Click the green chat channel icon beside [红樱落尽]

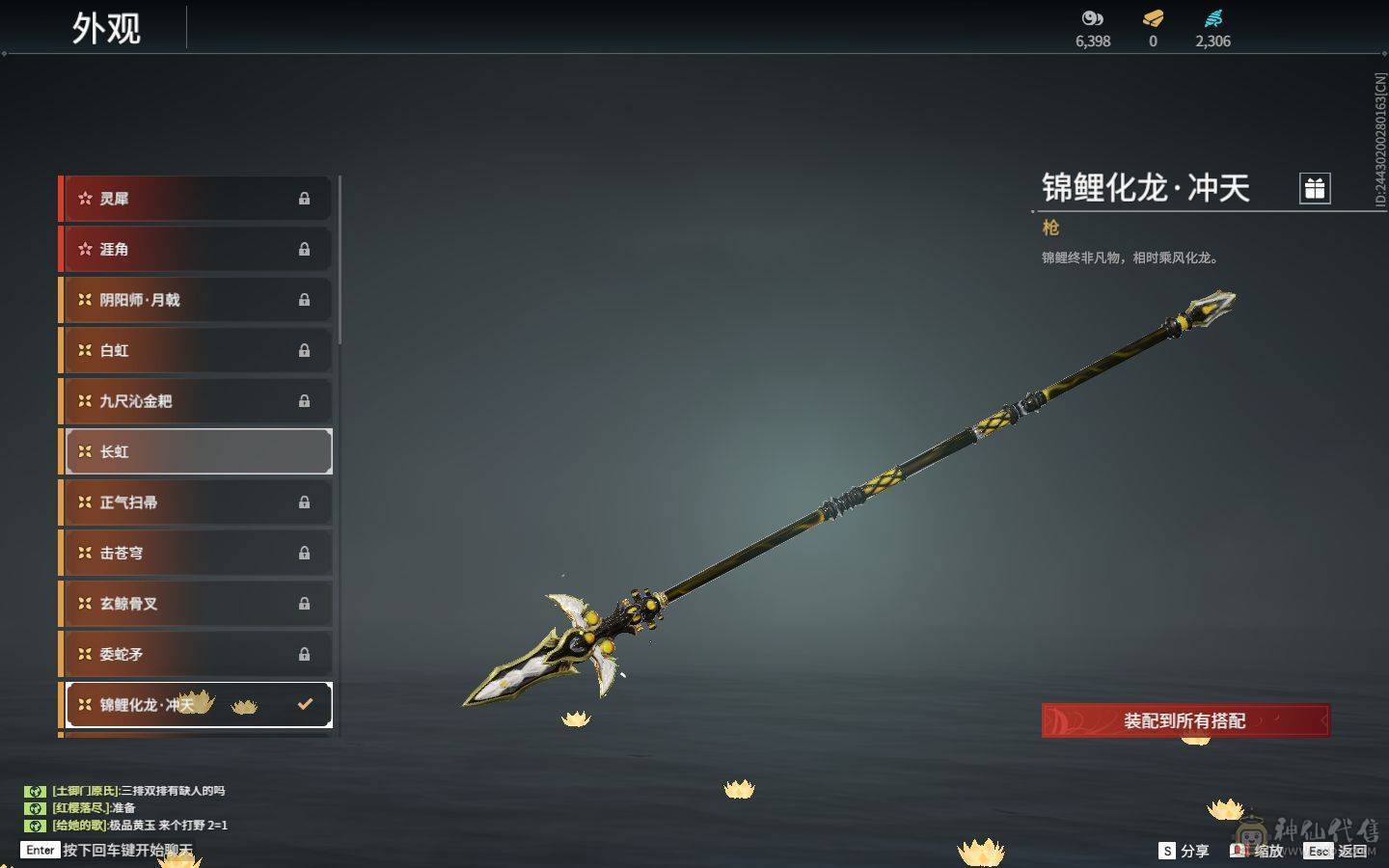[x=36, y=808]
